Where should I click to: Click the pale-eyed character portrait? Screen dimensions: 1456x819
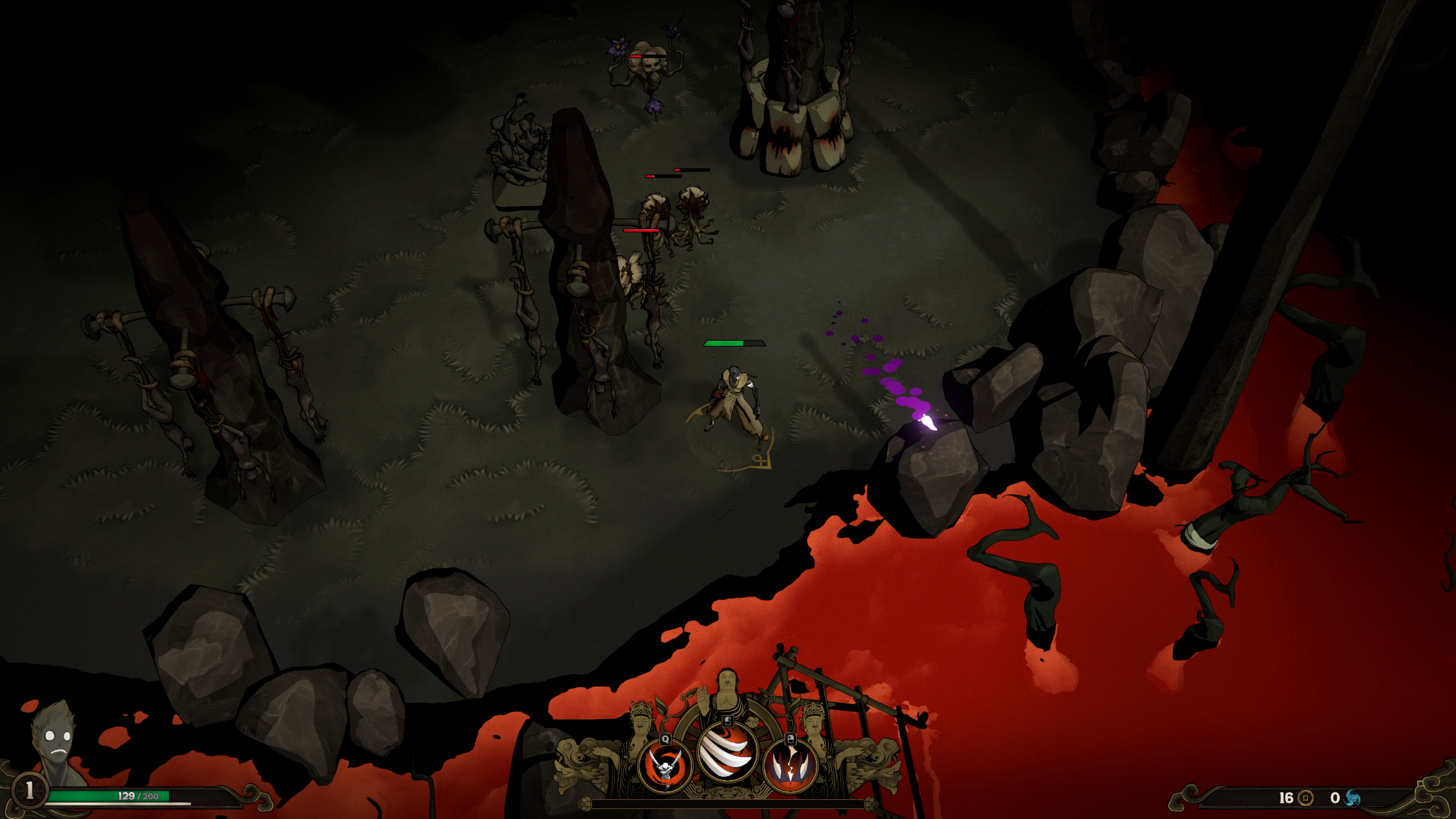tap(55, 739)
